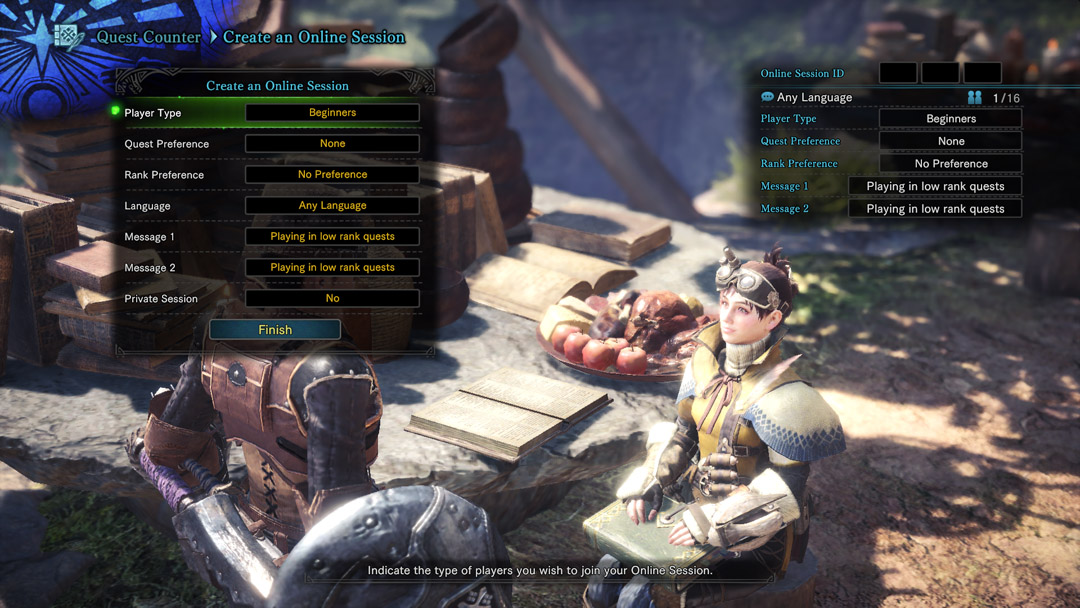
Task: Open the Rank Preference field
Action: point(332,175)
